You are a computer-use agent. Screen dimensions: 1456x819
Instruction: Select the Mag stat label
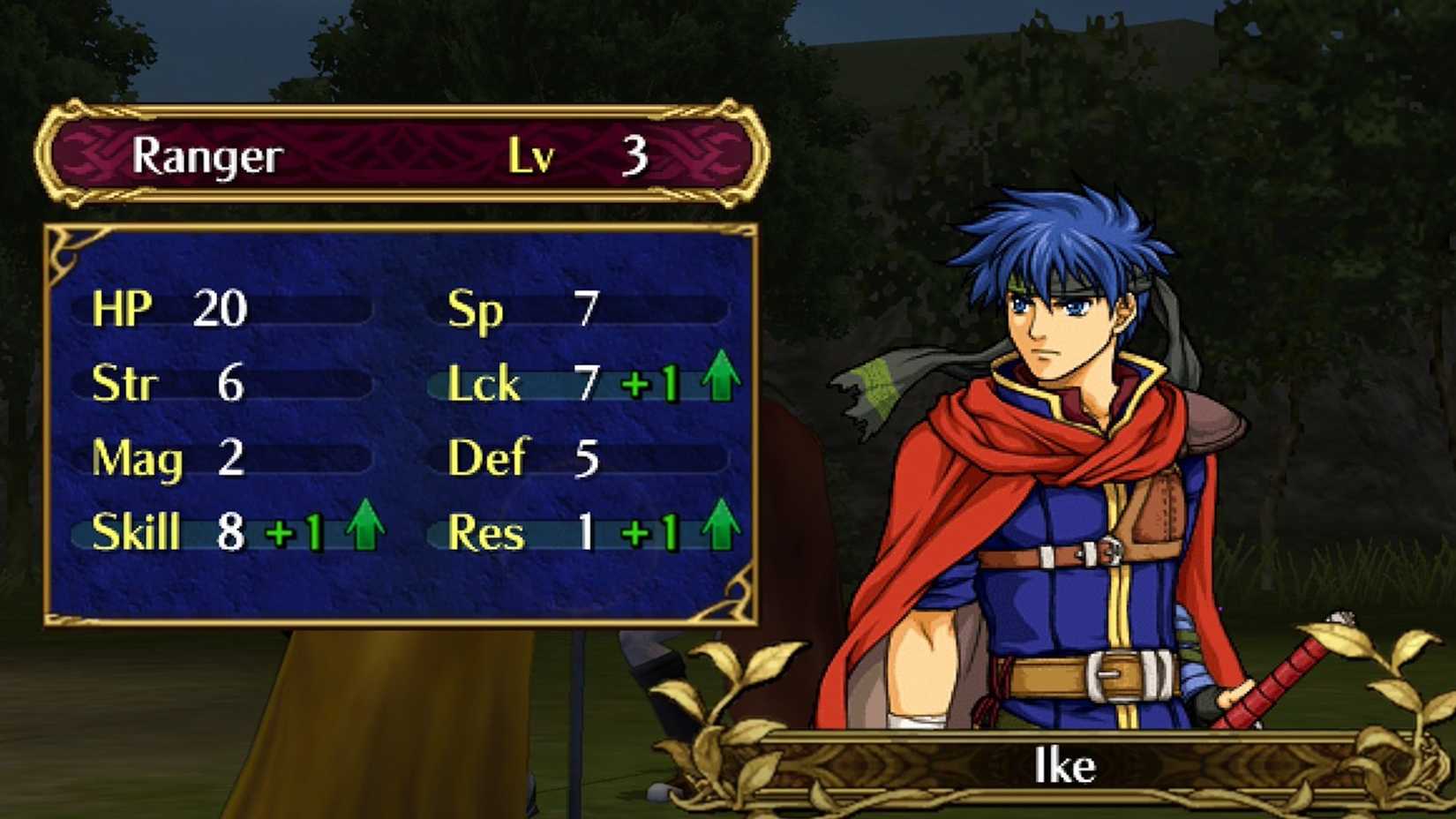click(137, 457)
